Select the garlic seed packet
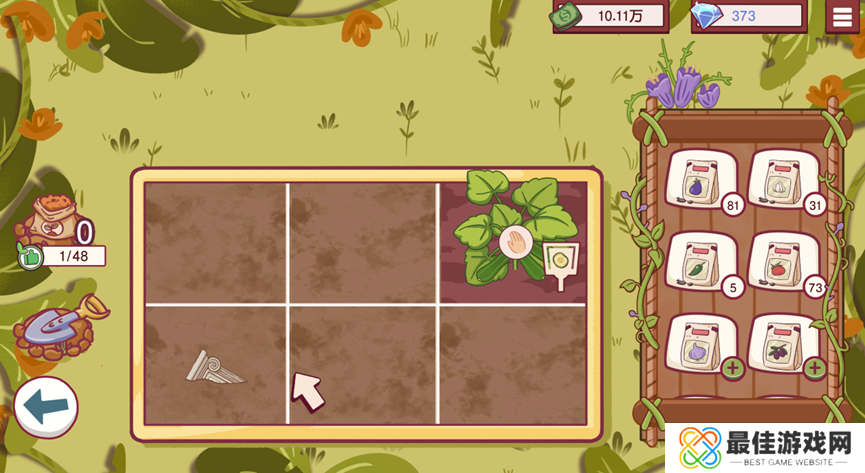This screenshot has width=865, height=473. (x=778, y=180)
